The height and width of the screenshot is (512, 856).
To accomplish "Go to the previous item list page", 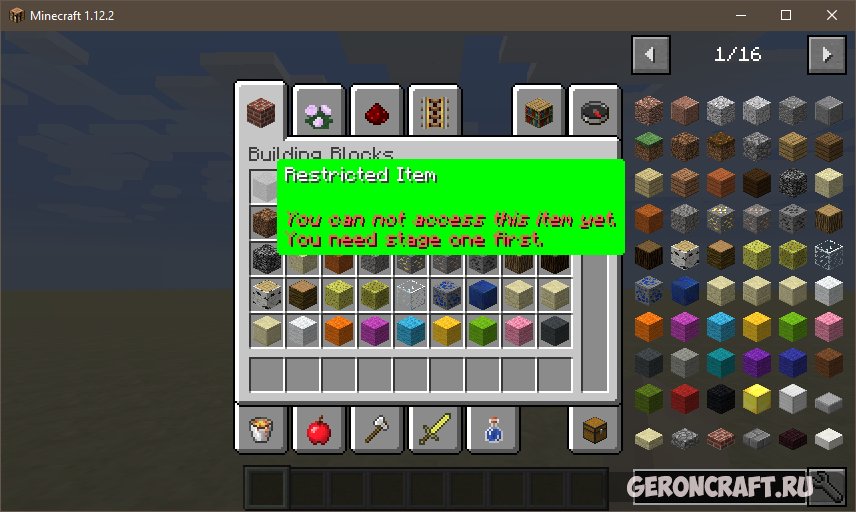I will point(651,54).
